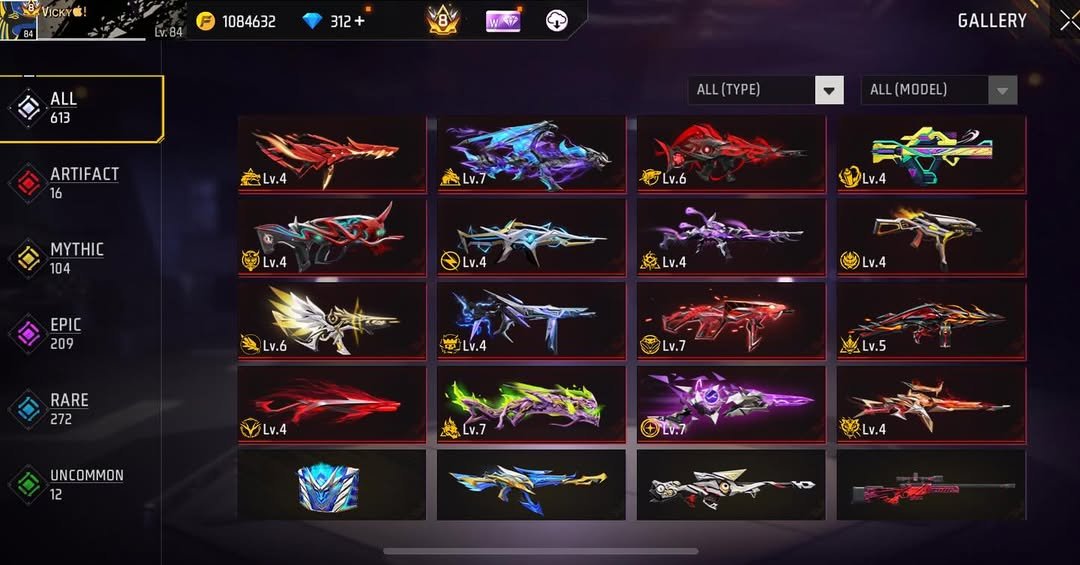Click the purple W pass icon
Screen dimensions: 1080x565
coord(503,20)
